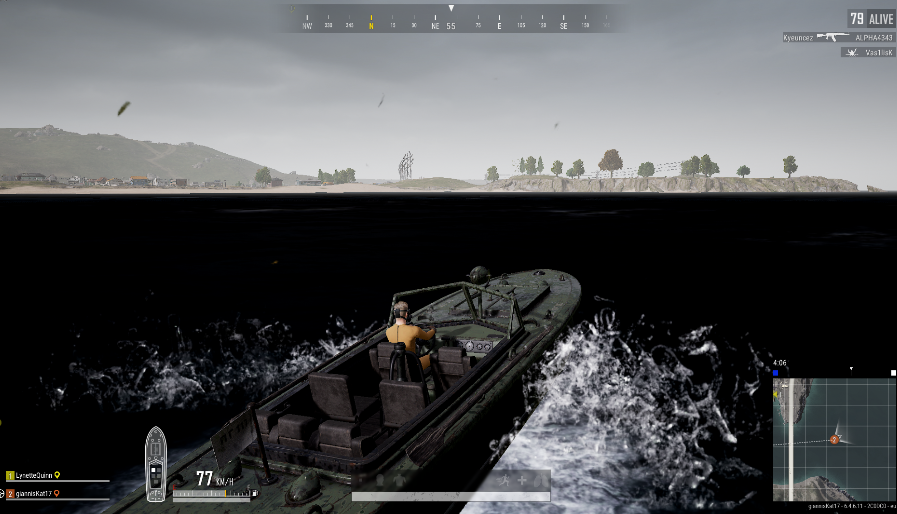
Task: Select teammate LynetteQuinn in the squad list
Action: point(33,476)
